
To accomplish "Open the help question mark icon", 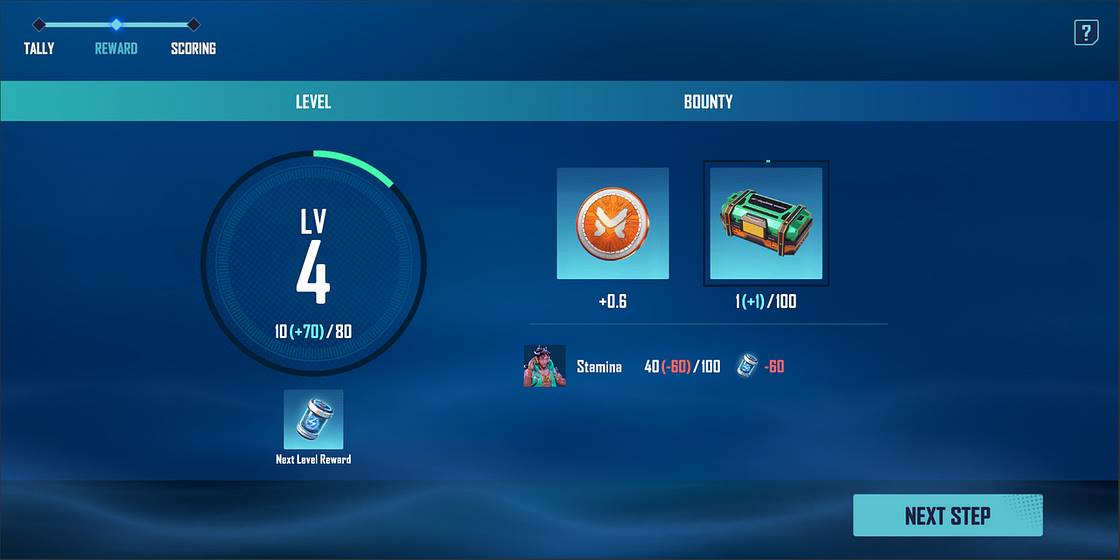I will tap(1086, 33).
